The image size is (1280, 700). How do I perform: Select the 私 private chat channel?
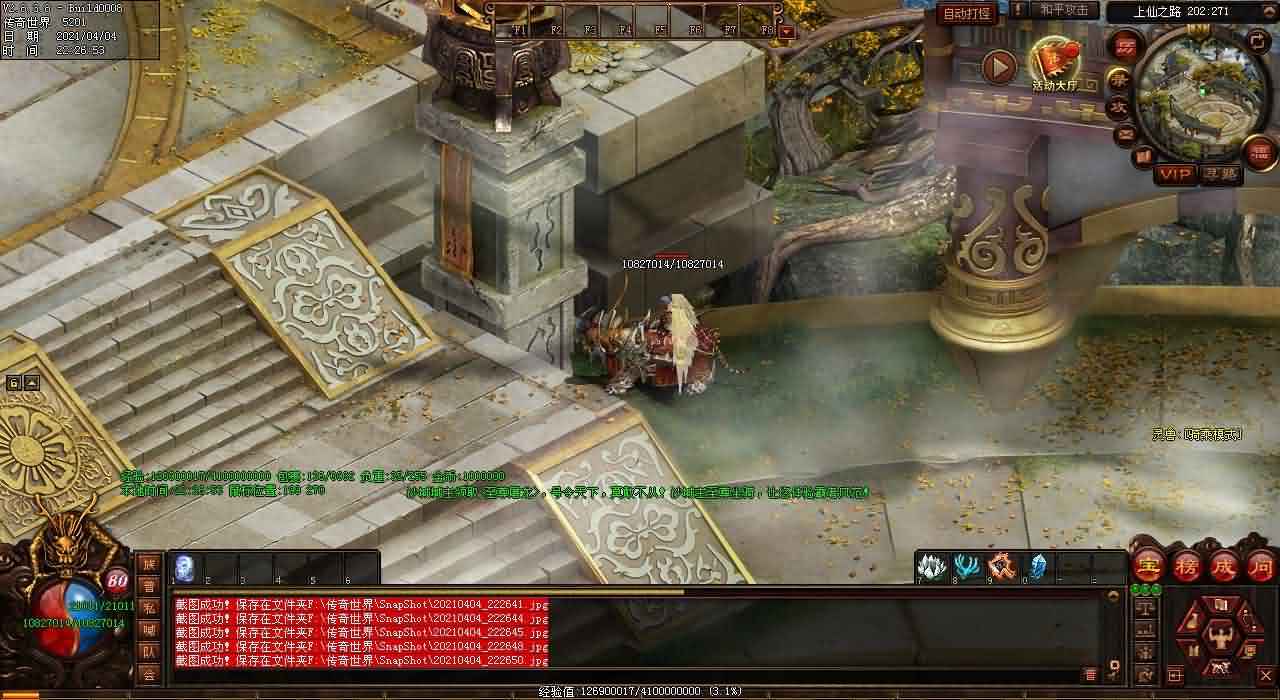pyautogui.click(x=148, y=607)
